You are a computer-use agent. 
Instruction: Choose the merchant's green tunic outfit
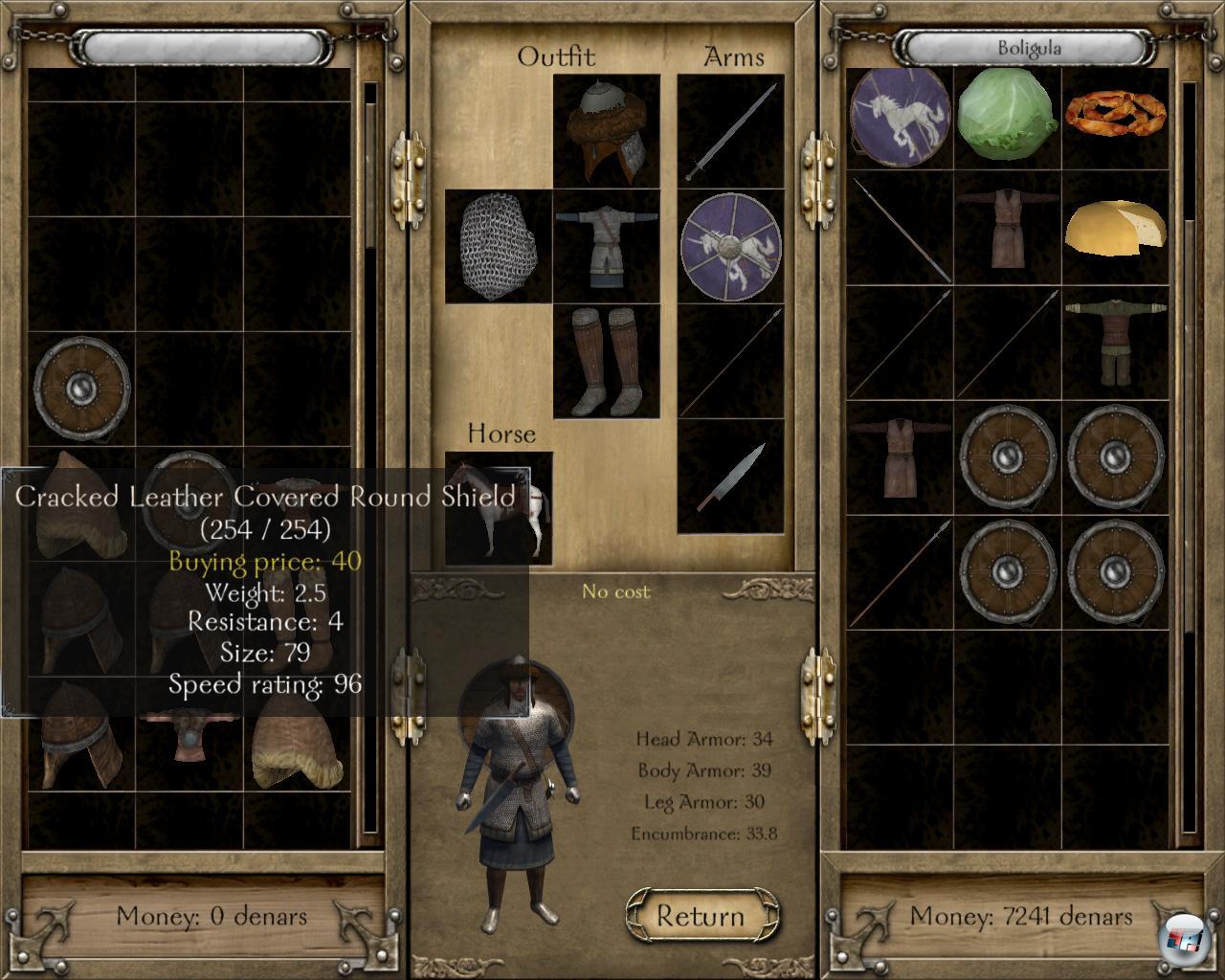click(1117, 343)
